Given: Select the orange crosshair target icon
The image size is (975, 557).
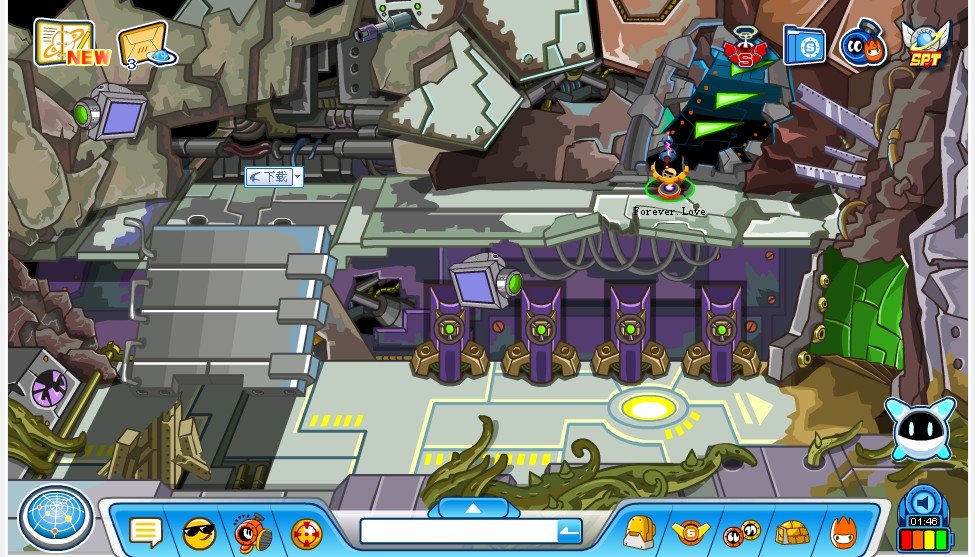Looking at the screenshot, I should pos(305,532).
